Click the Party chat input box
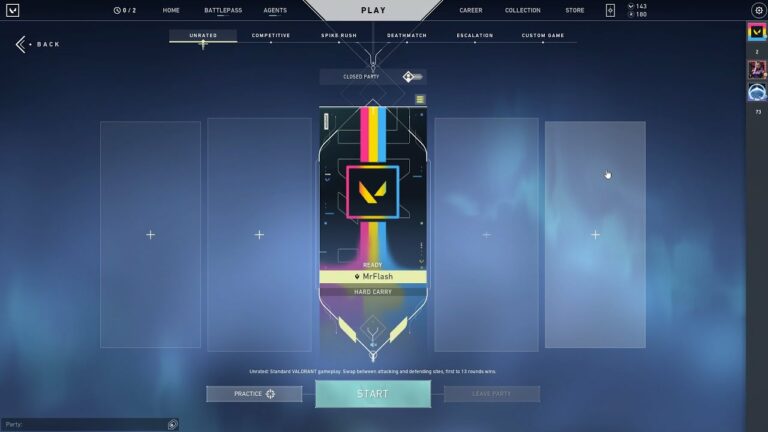The image size is (768, 432). click(x=85, y=425)
